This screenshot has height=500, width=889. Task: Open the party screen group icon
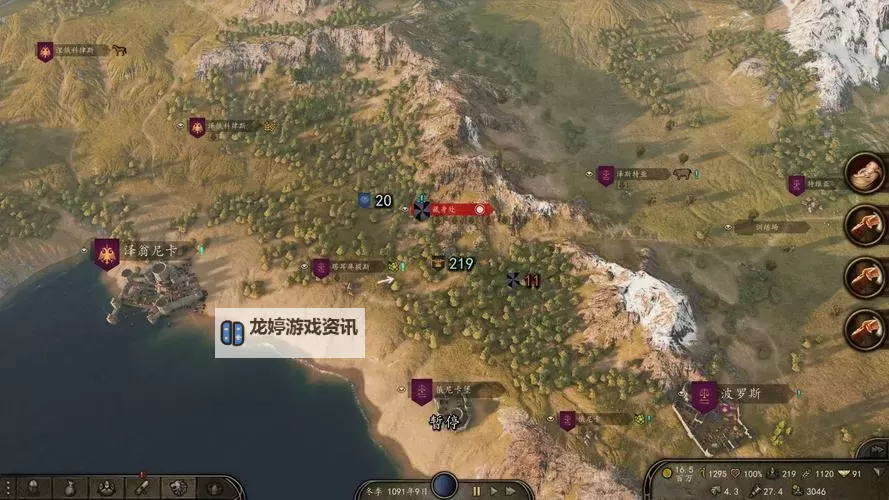coord(105,488)
